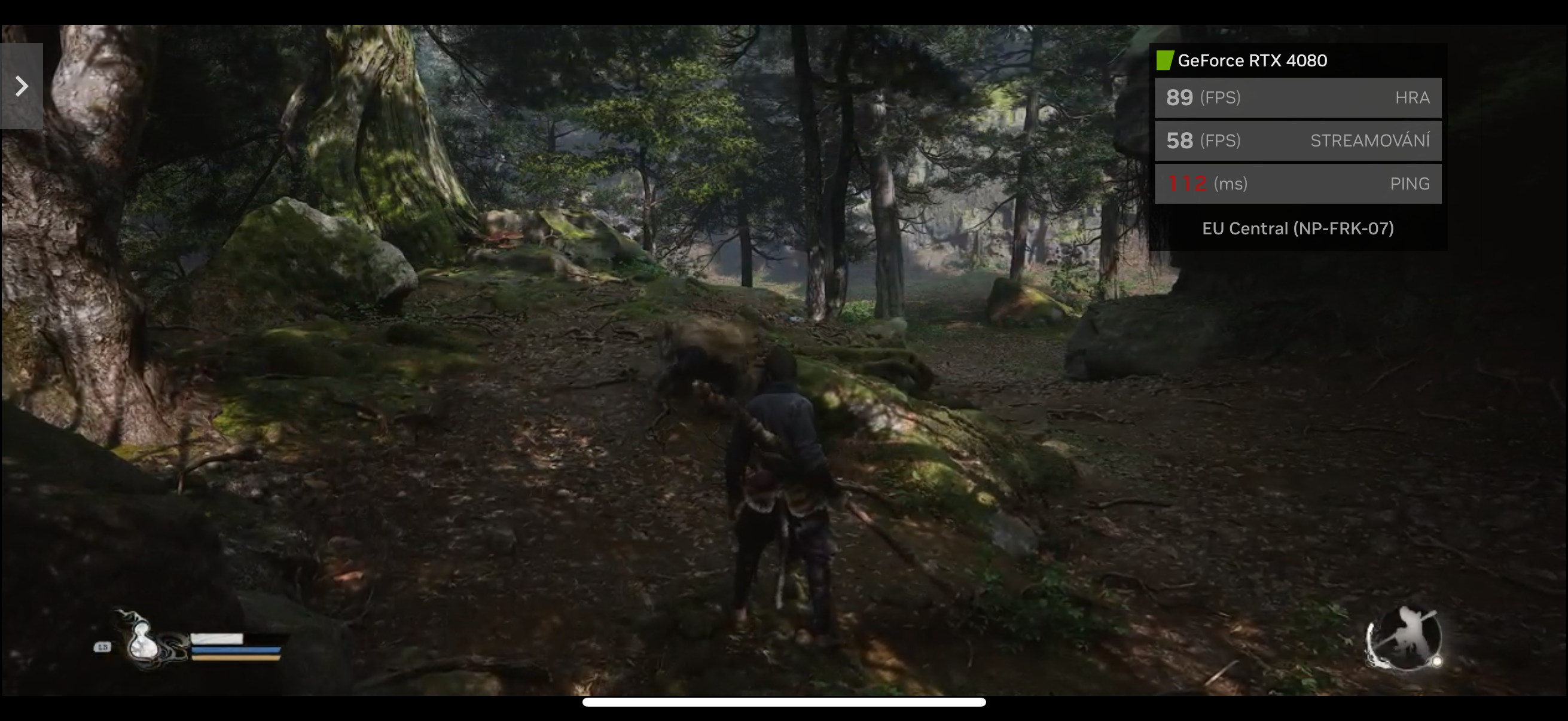Toggle the red PING latency row
The height and width of the screenshot is (721, 1568).
[1298, 183]
